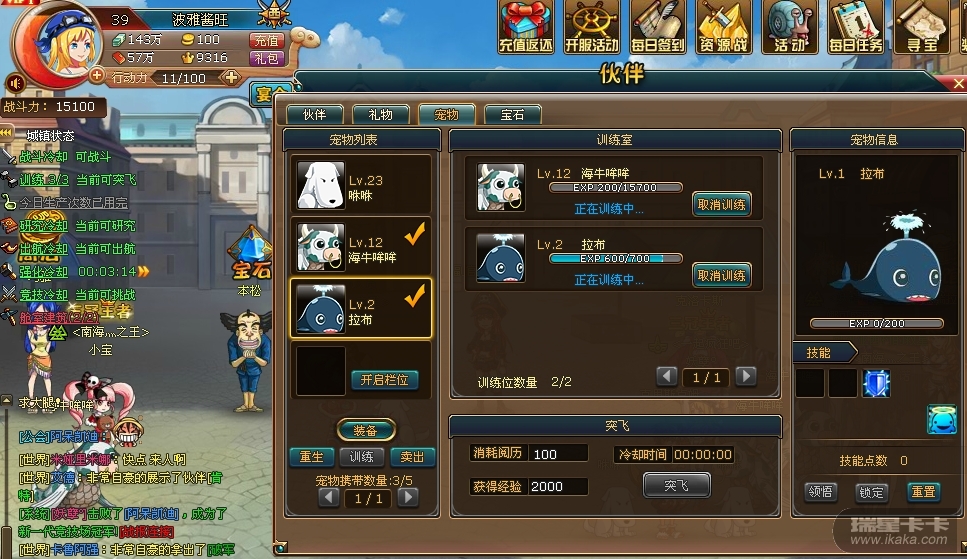The image size is (967, 559).
Task: Select the Lv.23 咻咻 pet
Action: (361, 184)
